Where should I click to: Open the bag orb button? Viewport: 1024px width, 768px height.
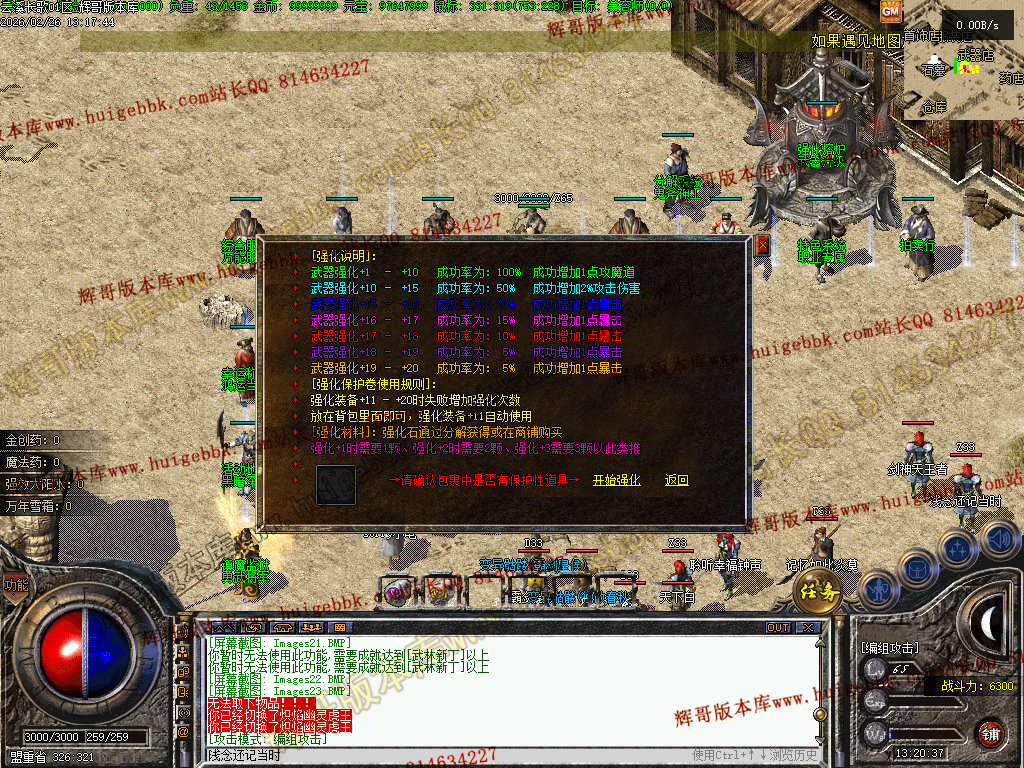918,567
